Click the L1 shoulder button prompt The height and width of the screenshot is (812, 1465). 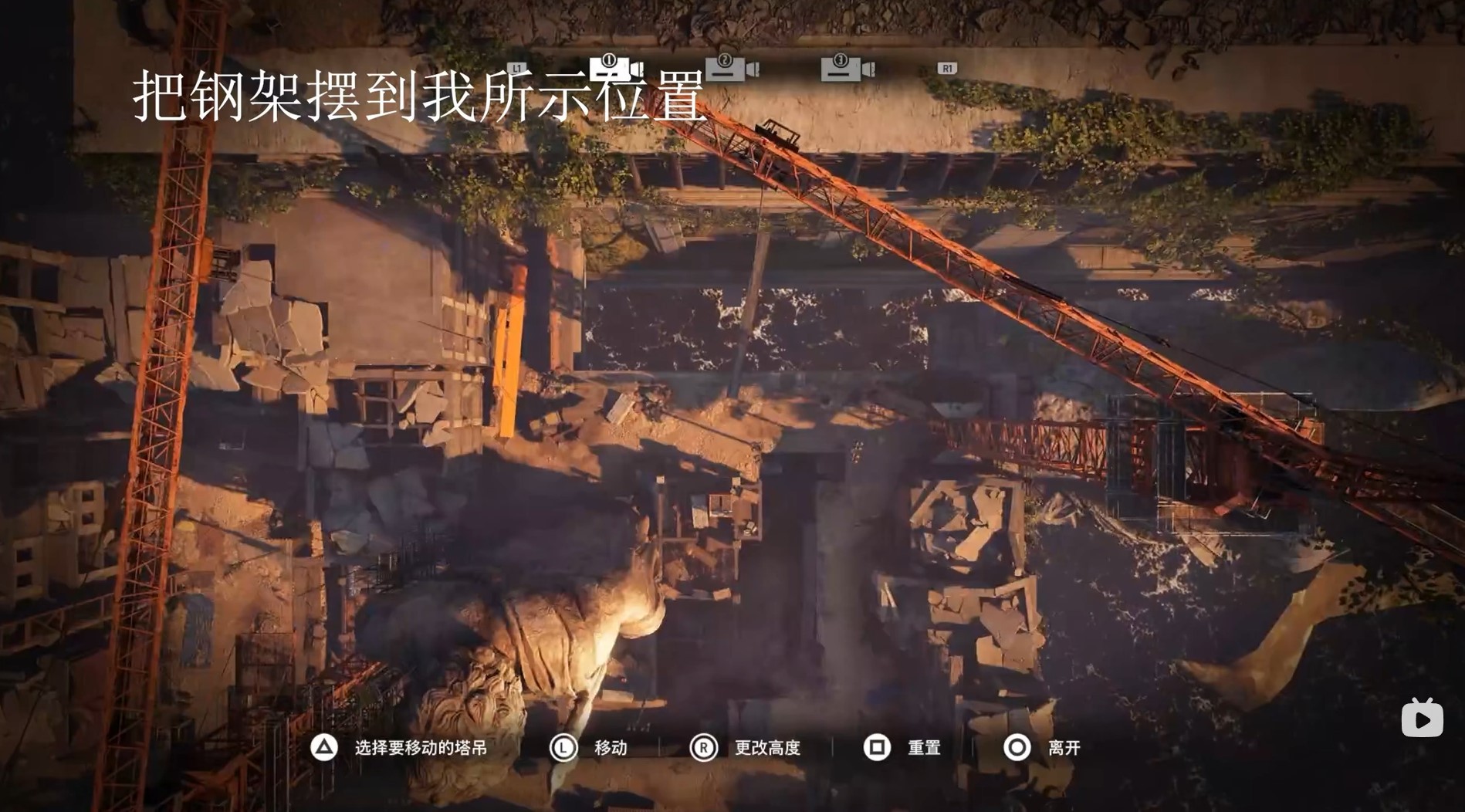point(517,68)
